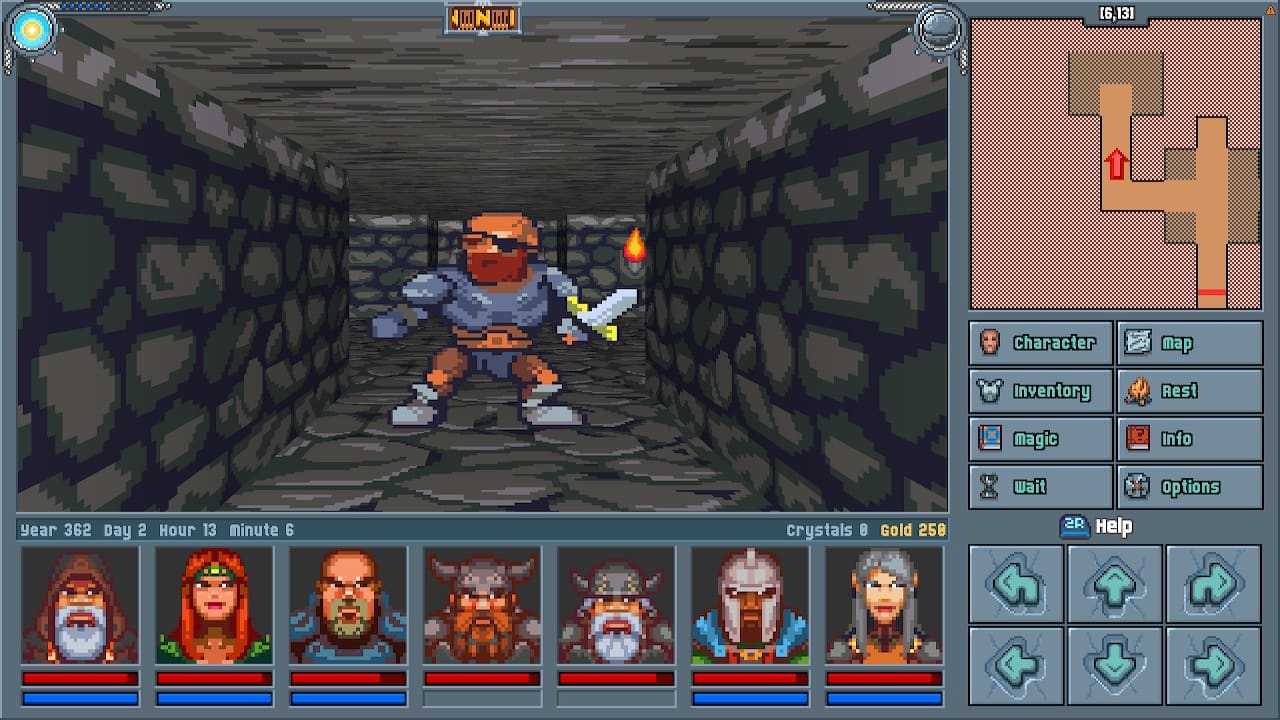Open the Map screen
This screenshot has height=720, width=1280.
click(1190, 342)
